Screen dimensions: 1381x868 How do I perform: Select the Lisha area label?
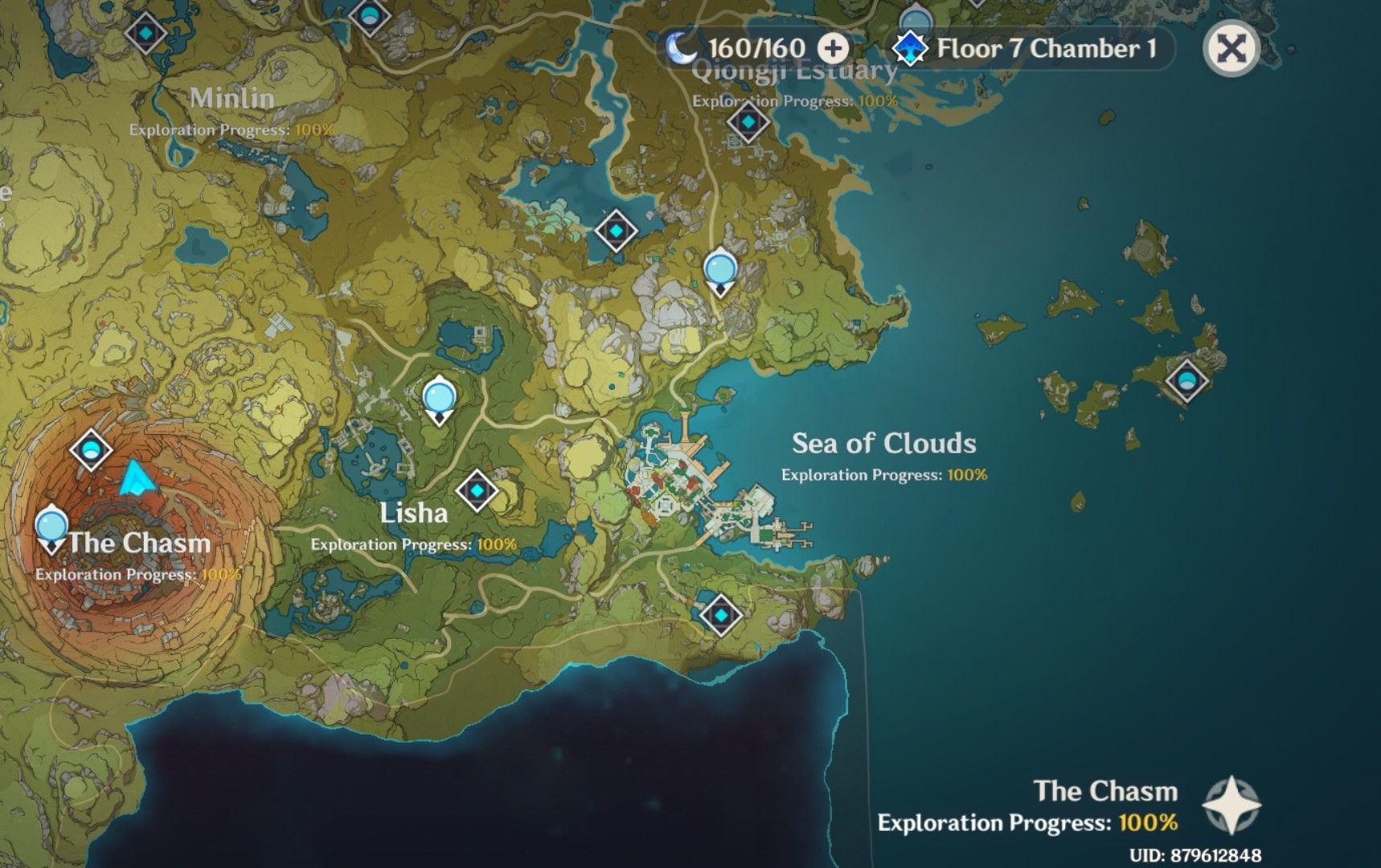(x=416, y=513)
